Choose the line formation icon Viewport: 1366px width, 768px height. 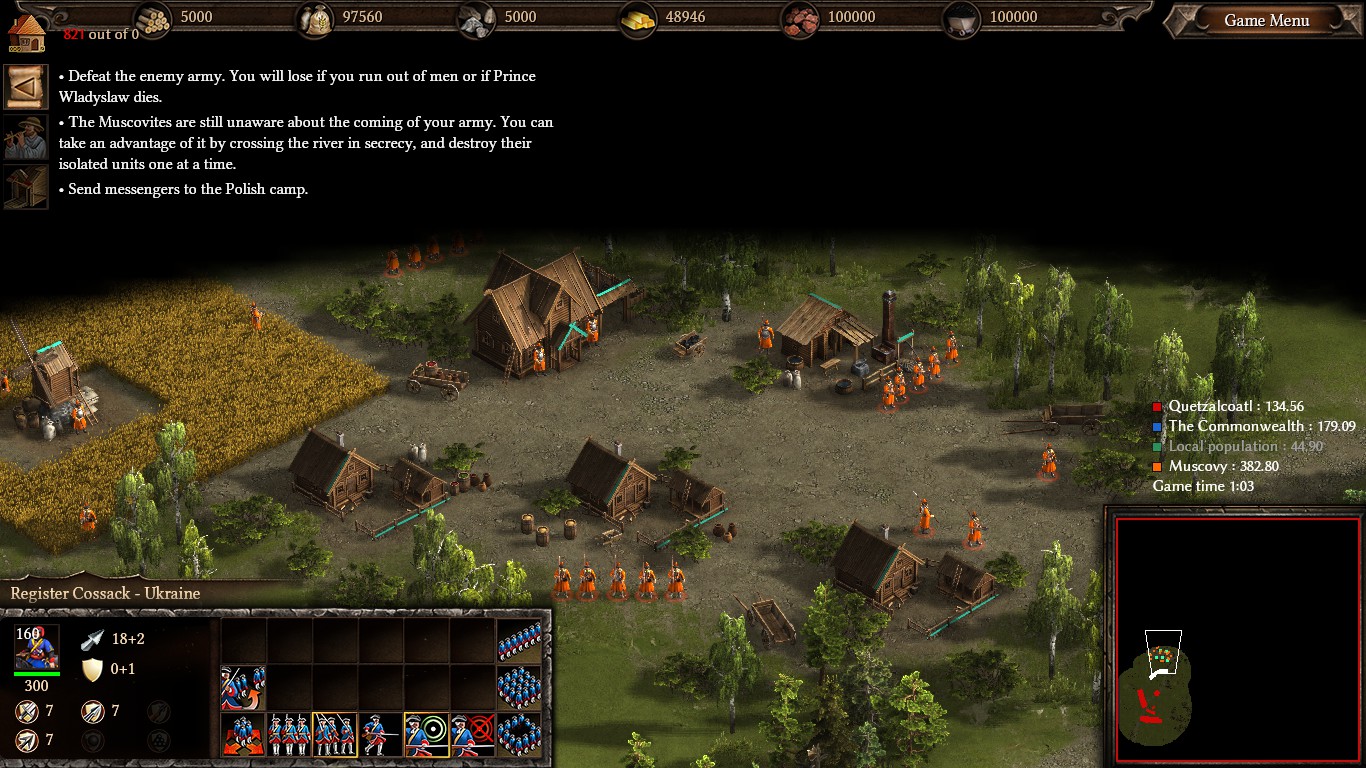click(x=519, y=641)
